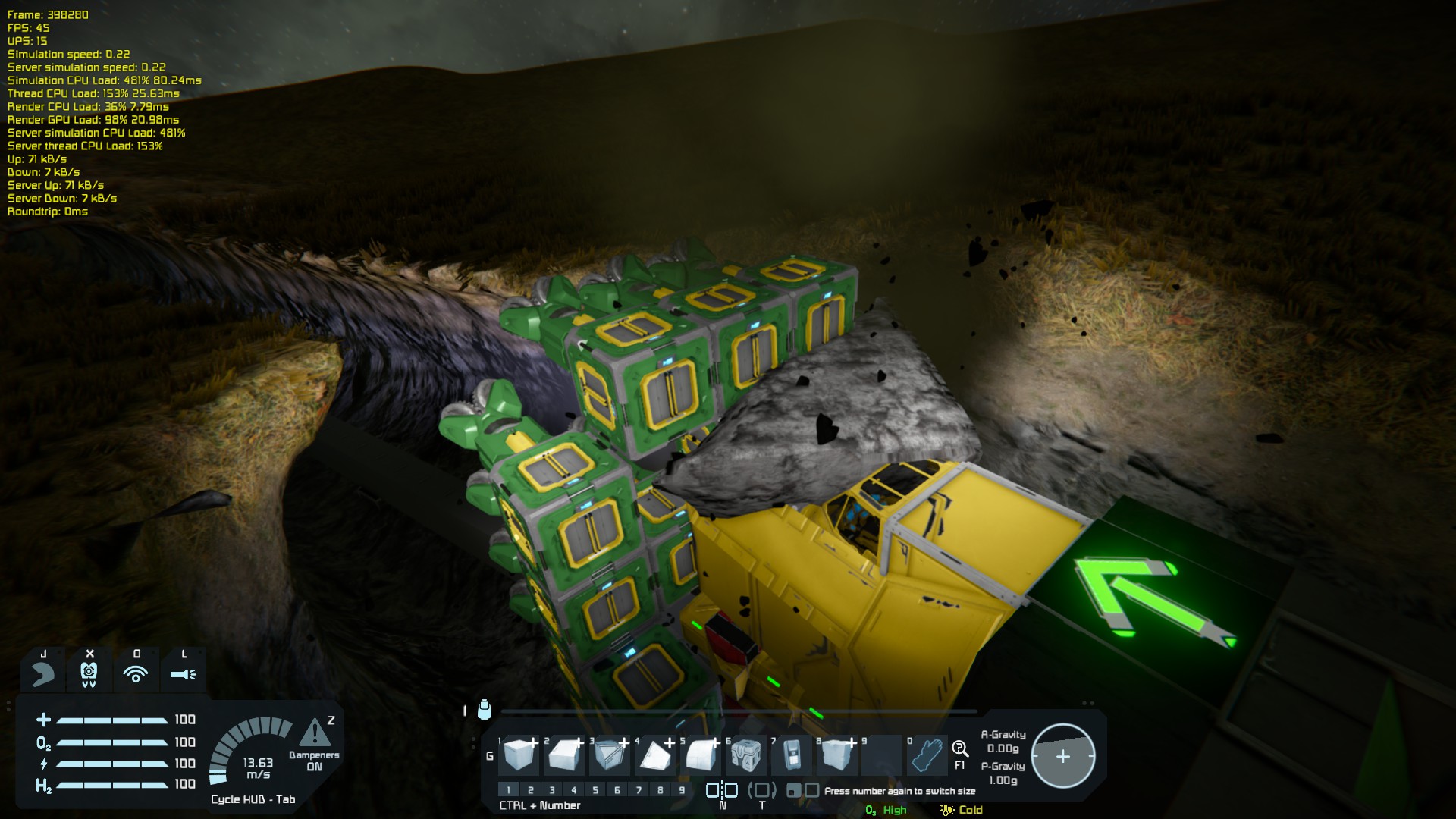
Task: Toggle the Dampeners warning icon
Action: click(314, 733)
